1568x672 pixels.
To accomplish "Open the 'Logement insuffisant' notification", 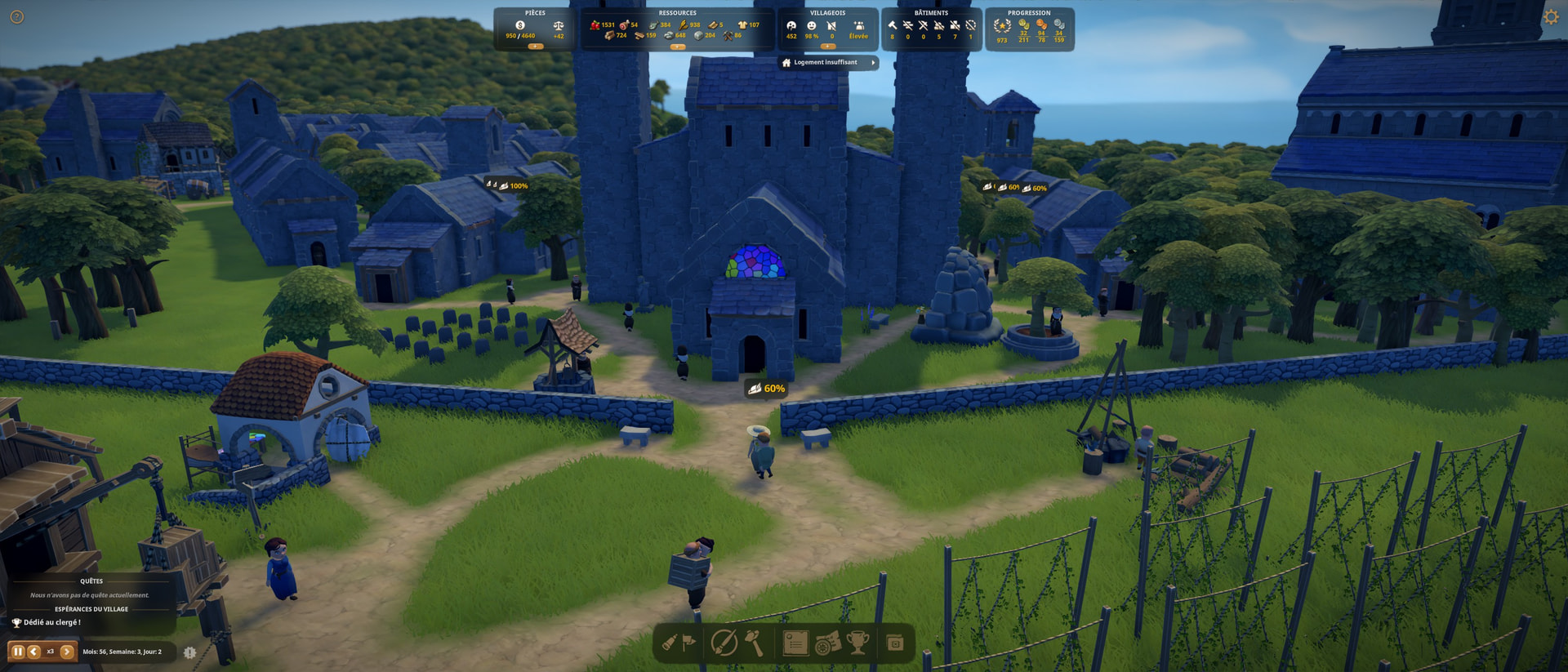I will 828,63.
